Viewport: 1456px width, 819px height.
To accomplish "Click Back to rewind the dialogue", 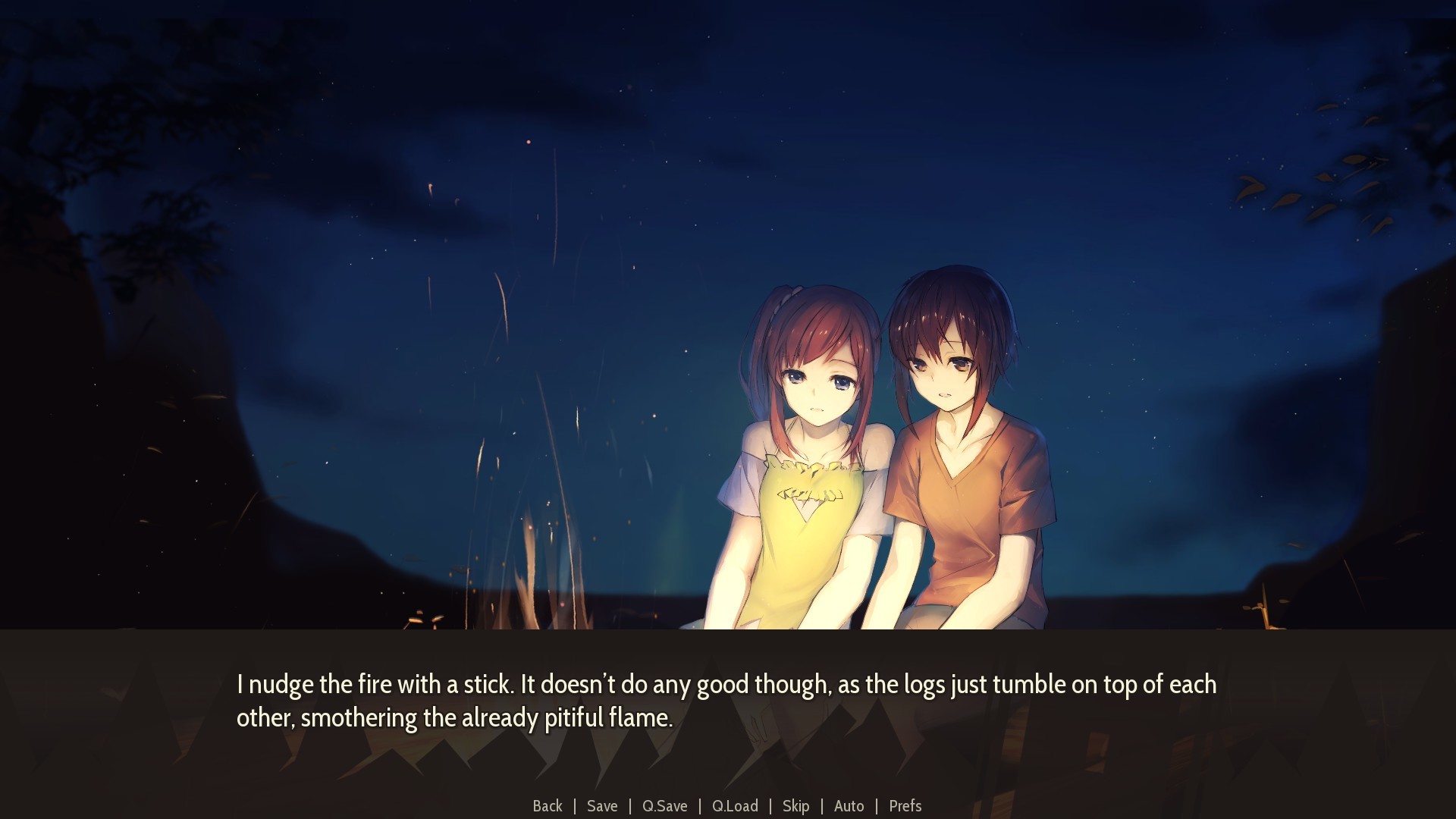I will [x=548, y=806].
